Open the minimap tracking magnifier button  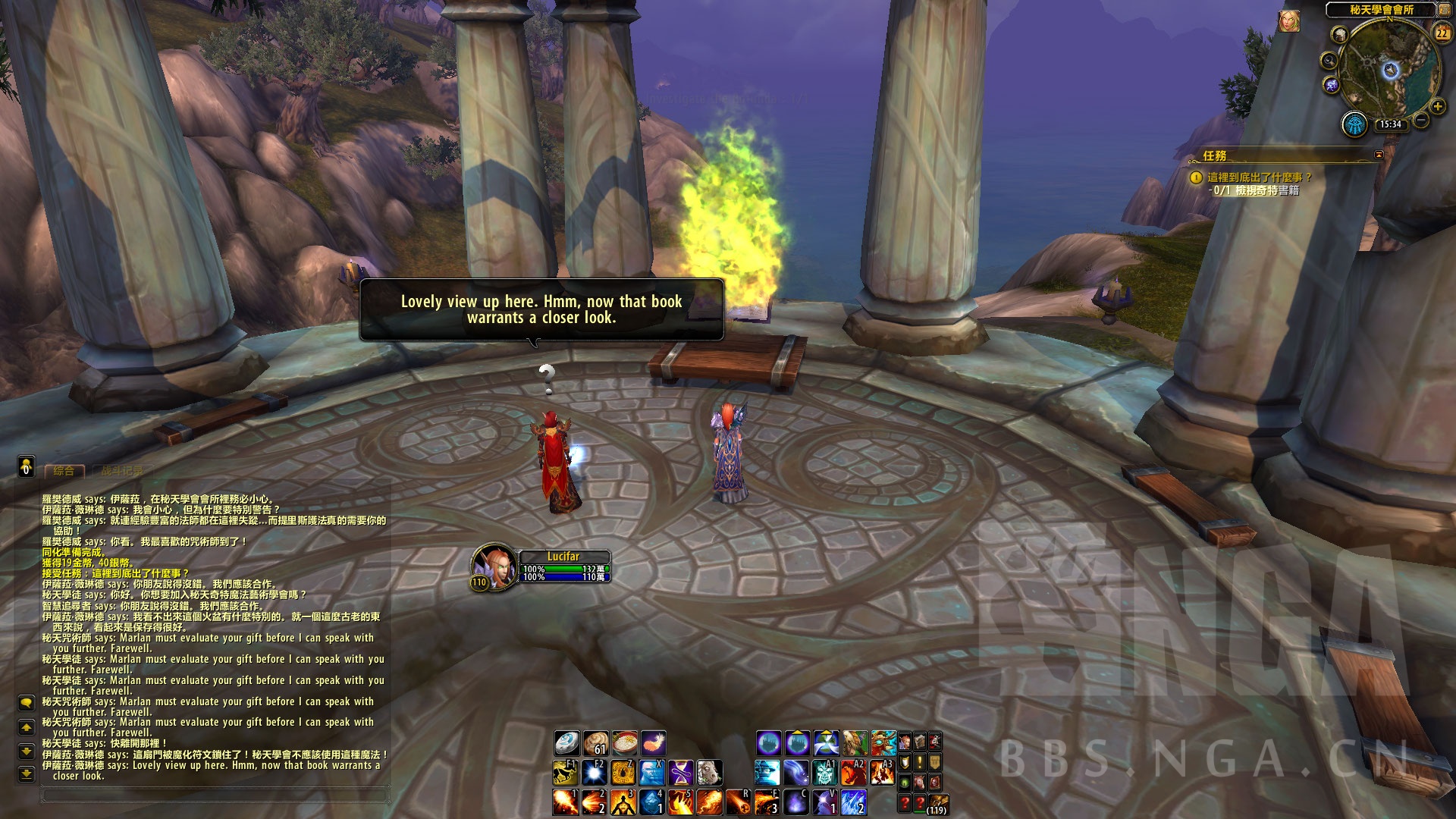point(1329,61)
